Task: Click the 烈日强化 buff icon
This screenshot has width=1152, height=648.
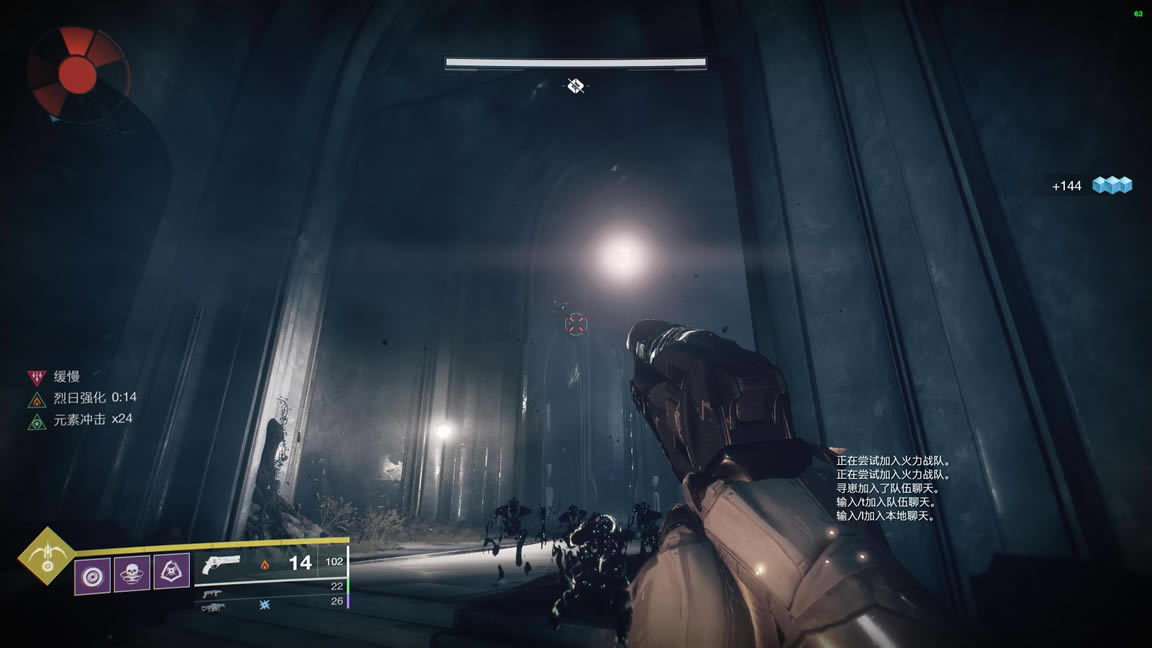Action: (x=37, y=399)
